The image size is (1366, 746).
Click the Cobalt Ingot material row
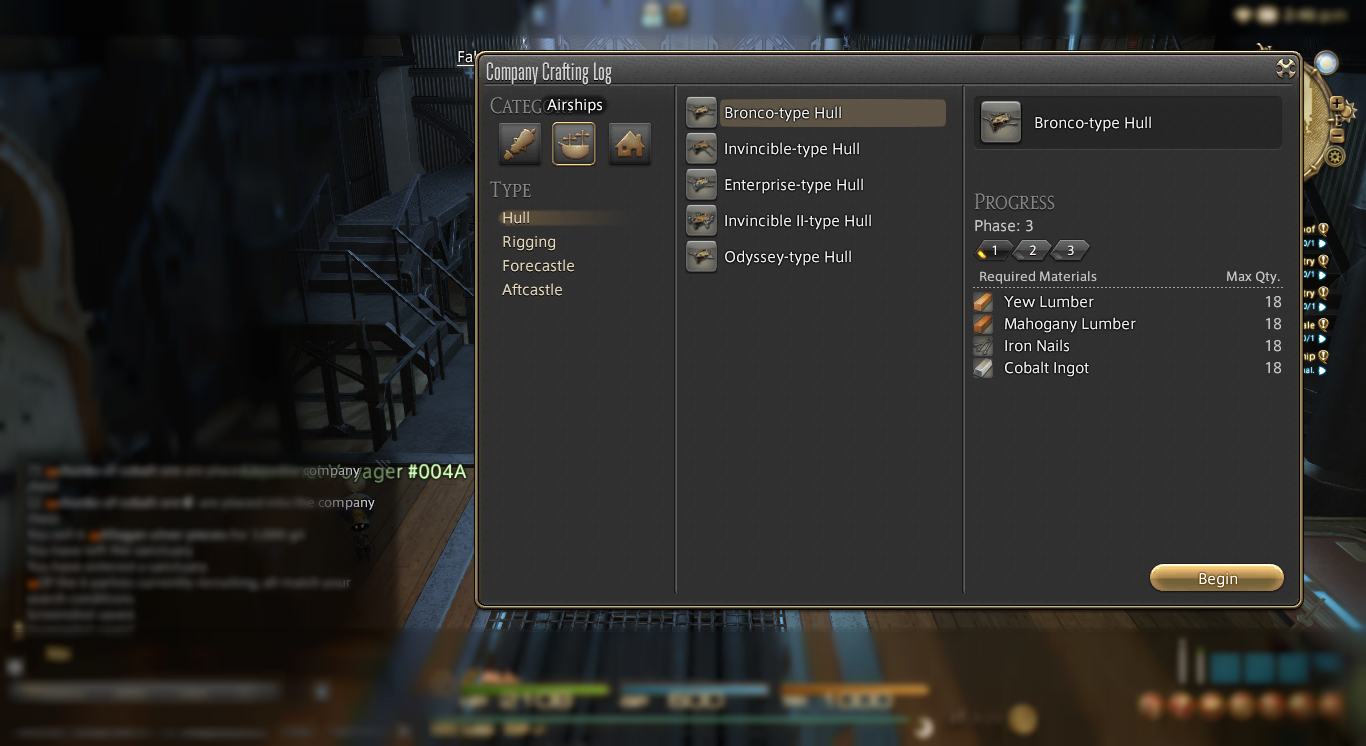[x=1046, y=368]
